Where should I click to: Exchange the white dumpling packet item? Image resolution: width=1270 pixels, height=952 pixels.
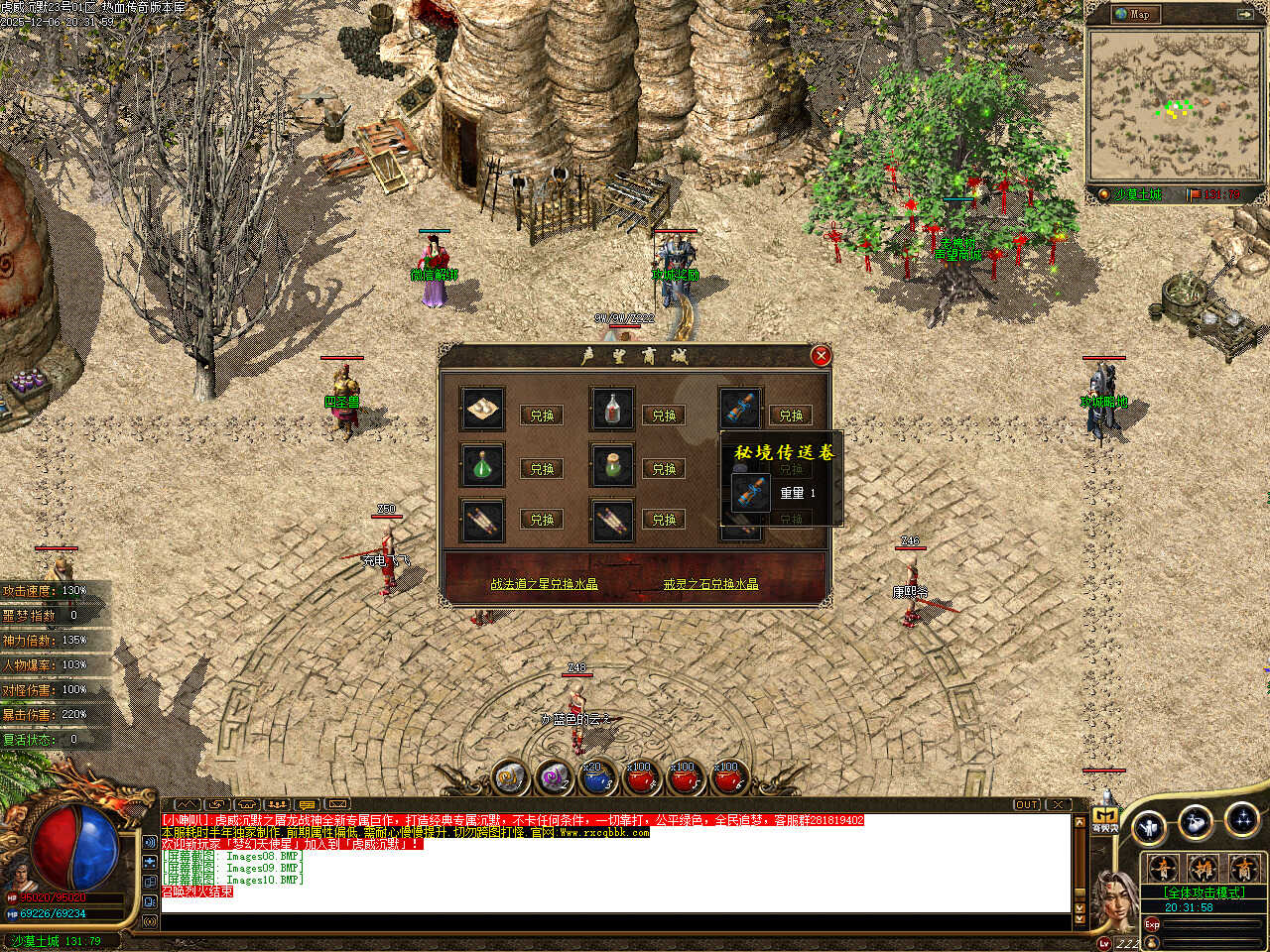coord(542,416)
